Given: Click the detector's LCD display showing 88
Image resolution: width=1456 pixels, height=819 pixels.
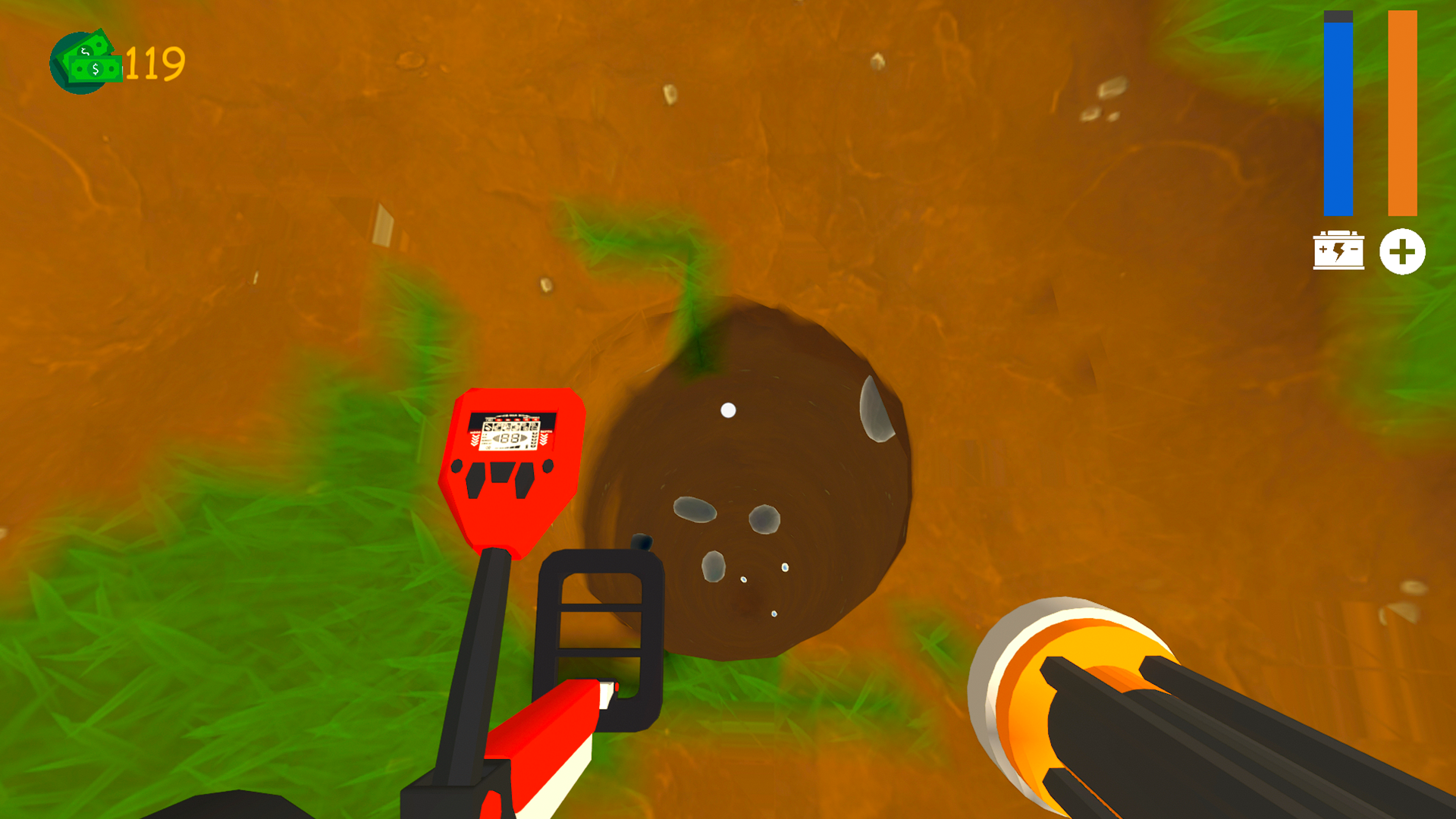Looking at the screenshot, I should point(510,438).
